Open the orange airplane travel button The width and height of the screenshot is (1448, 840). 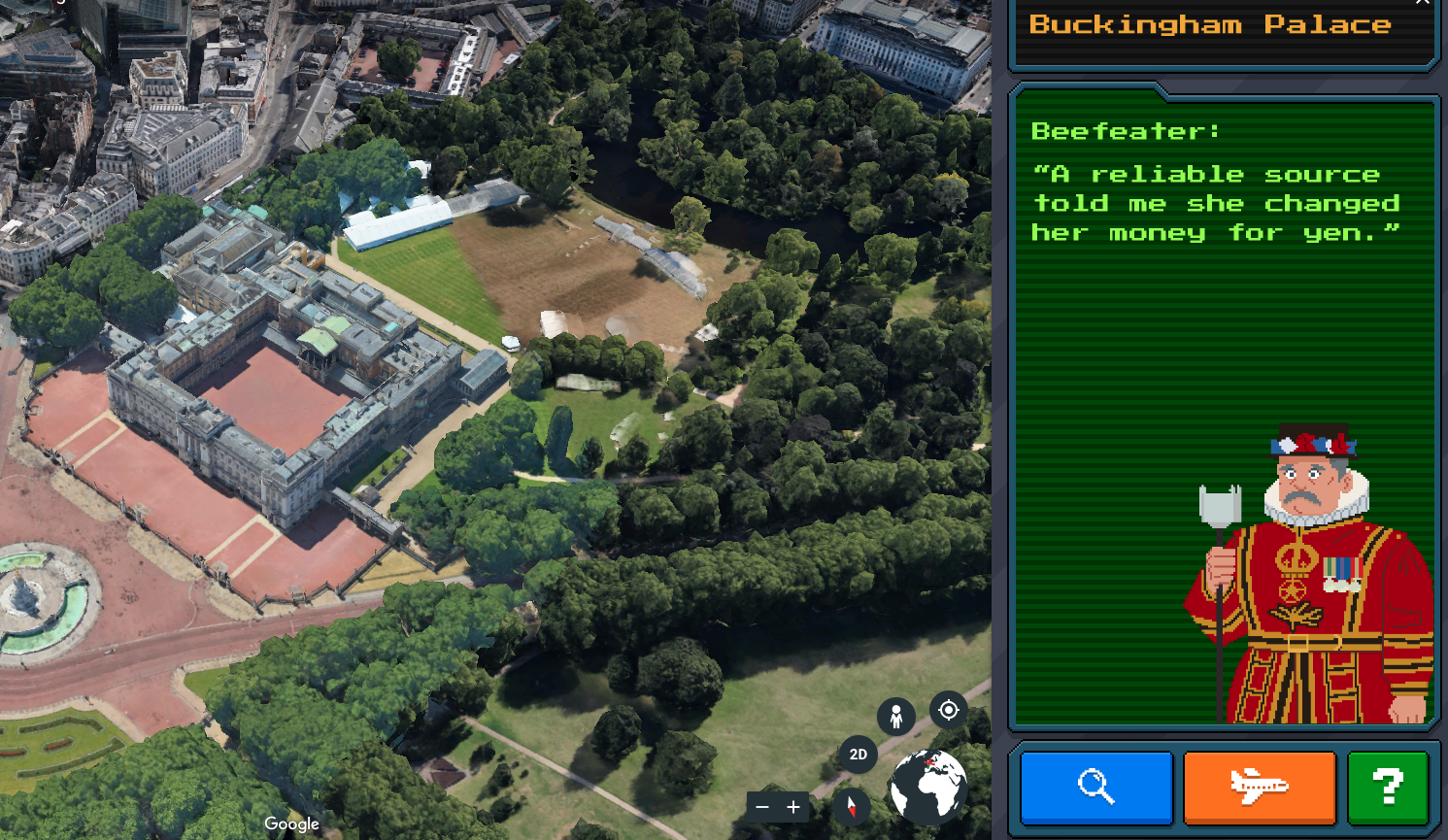[x=1260, y=787]
